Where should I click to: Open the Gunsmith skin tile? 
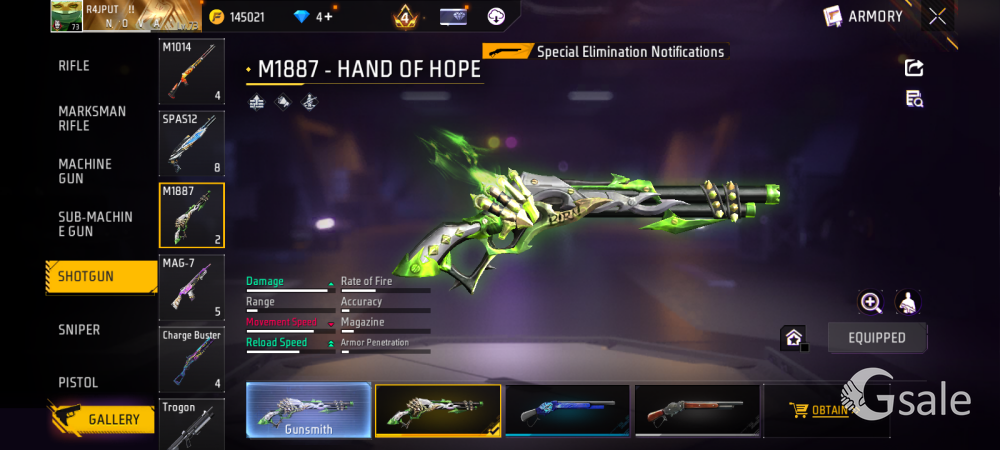308,411
